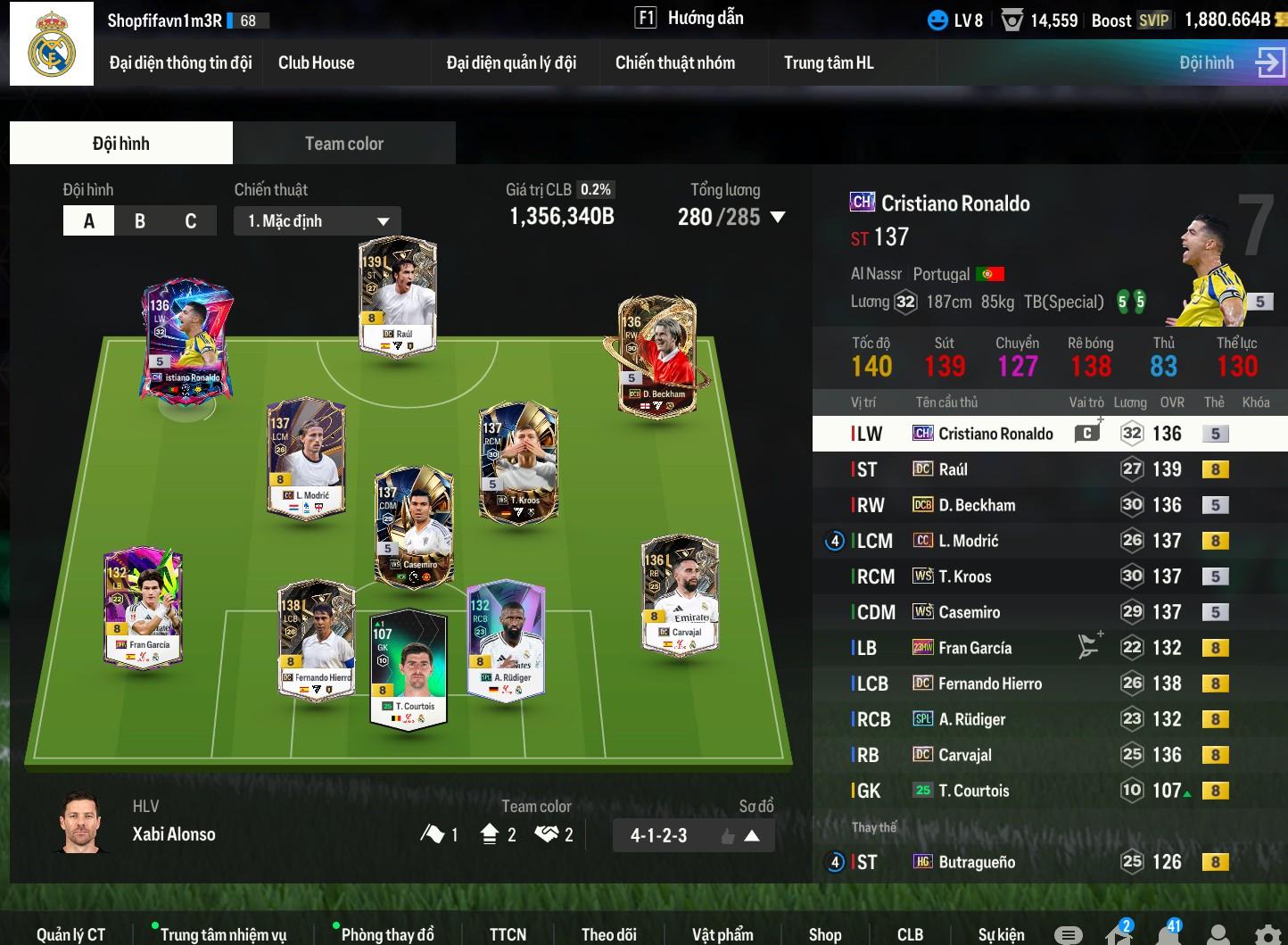Image resolution: width=1288 pixels, height=945 pixels.
Task: Go to Trung tâm HL
Action: pos(829,62)
